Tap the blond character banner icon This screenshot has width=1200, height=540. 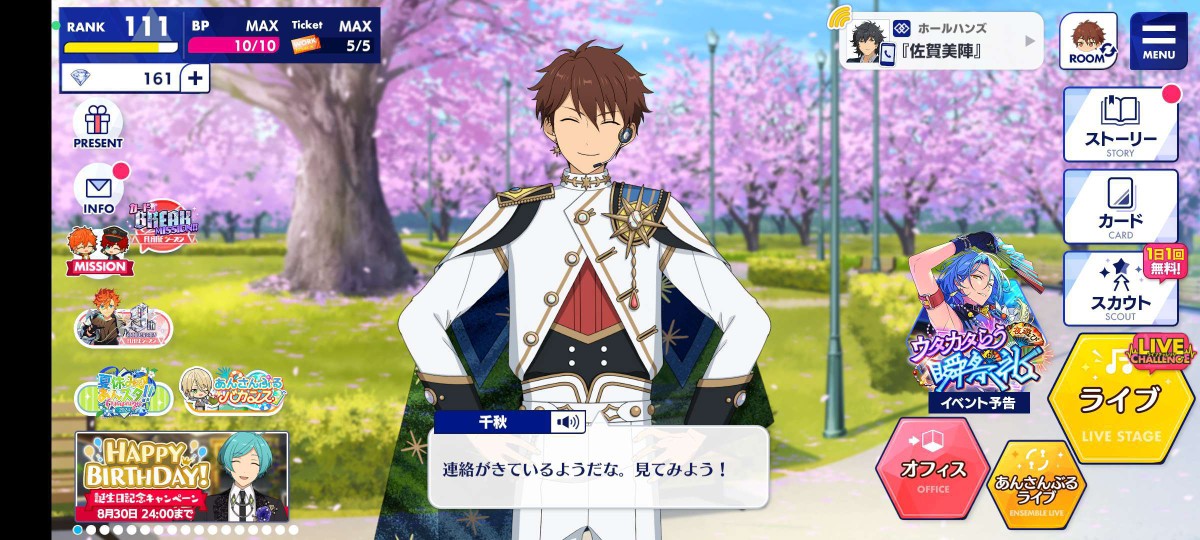tap(232, 391)
